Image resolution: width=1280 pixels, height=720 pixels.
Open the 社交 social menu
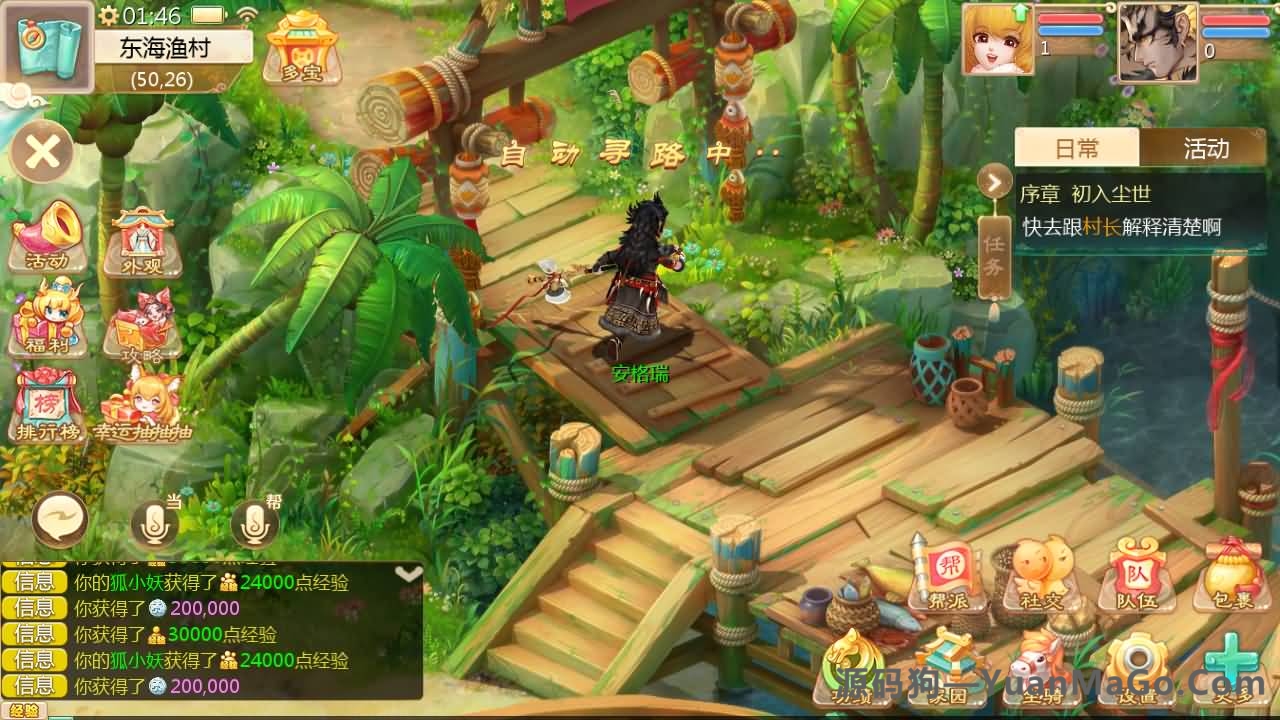click(x=1041, y=575)
